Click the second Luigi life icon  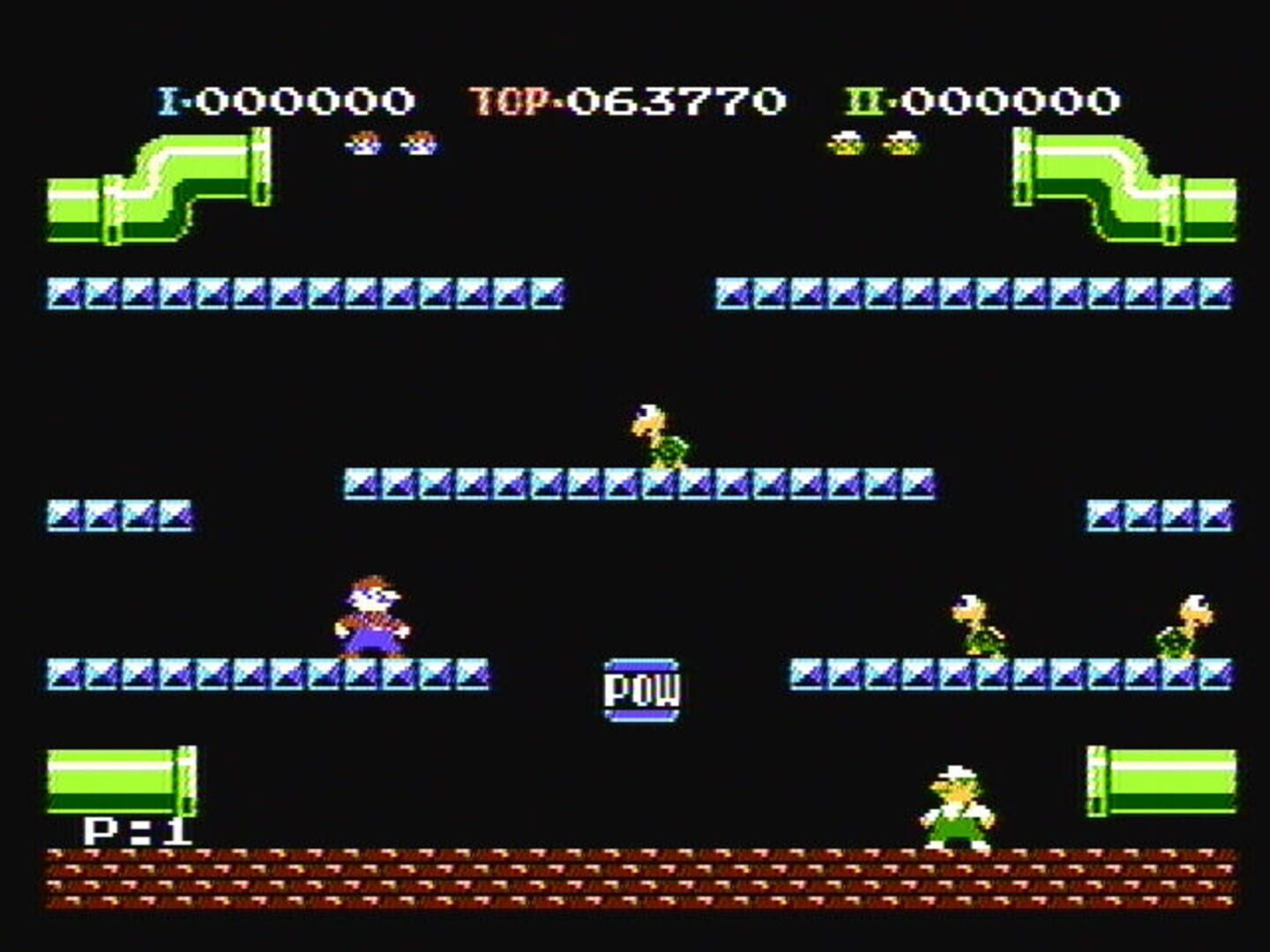pos(901,143)
